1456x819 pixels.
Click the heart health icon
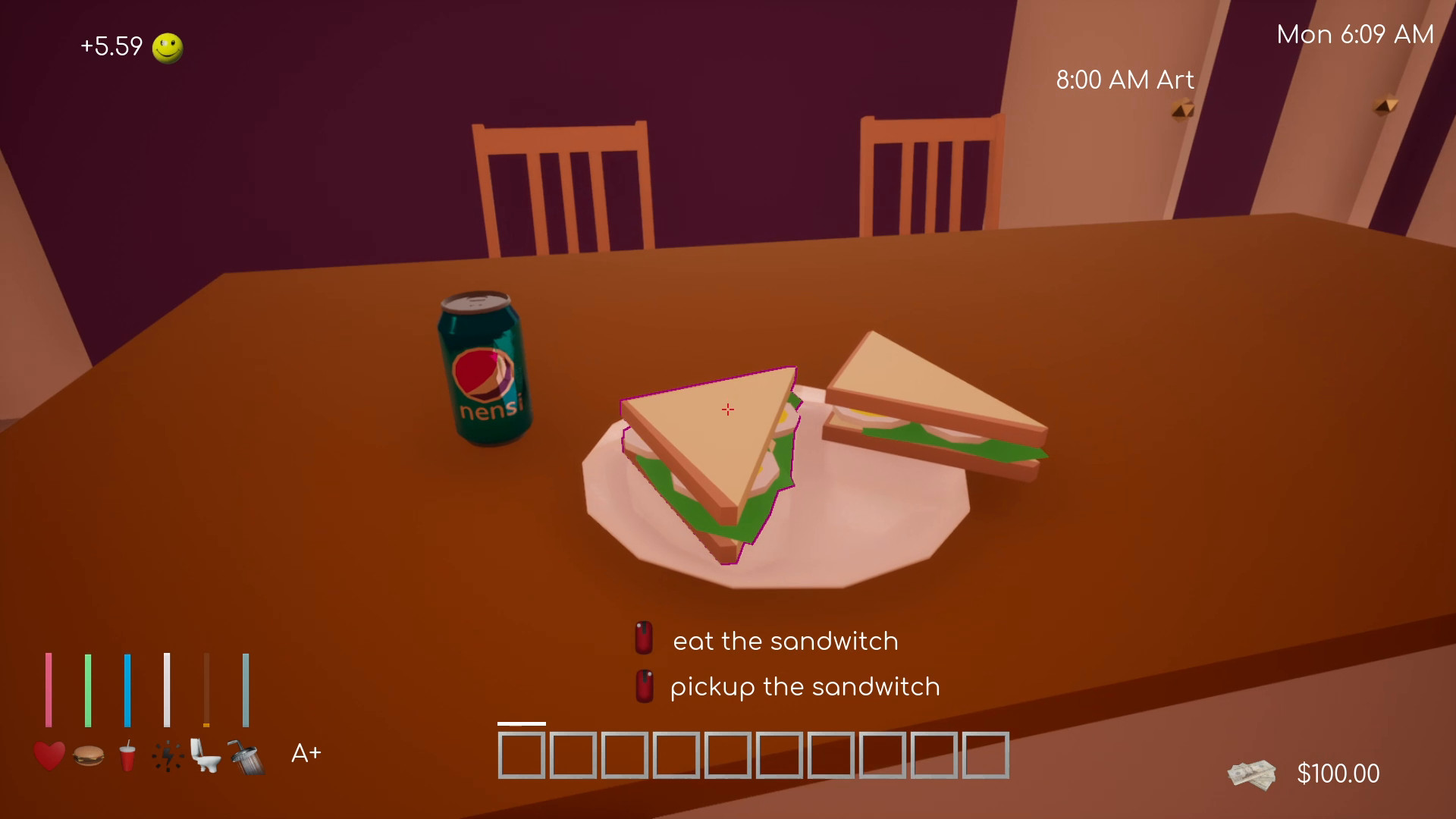(x=48, y=755)
